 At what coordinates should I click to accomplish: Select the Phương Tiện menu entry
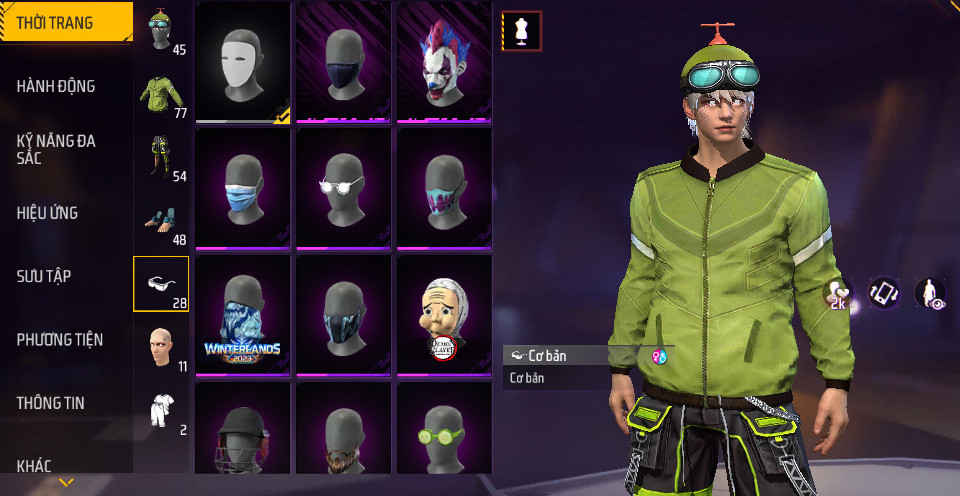tap(60, 339)
